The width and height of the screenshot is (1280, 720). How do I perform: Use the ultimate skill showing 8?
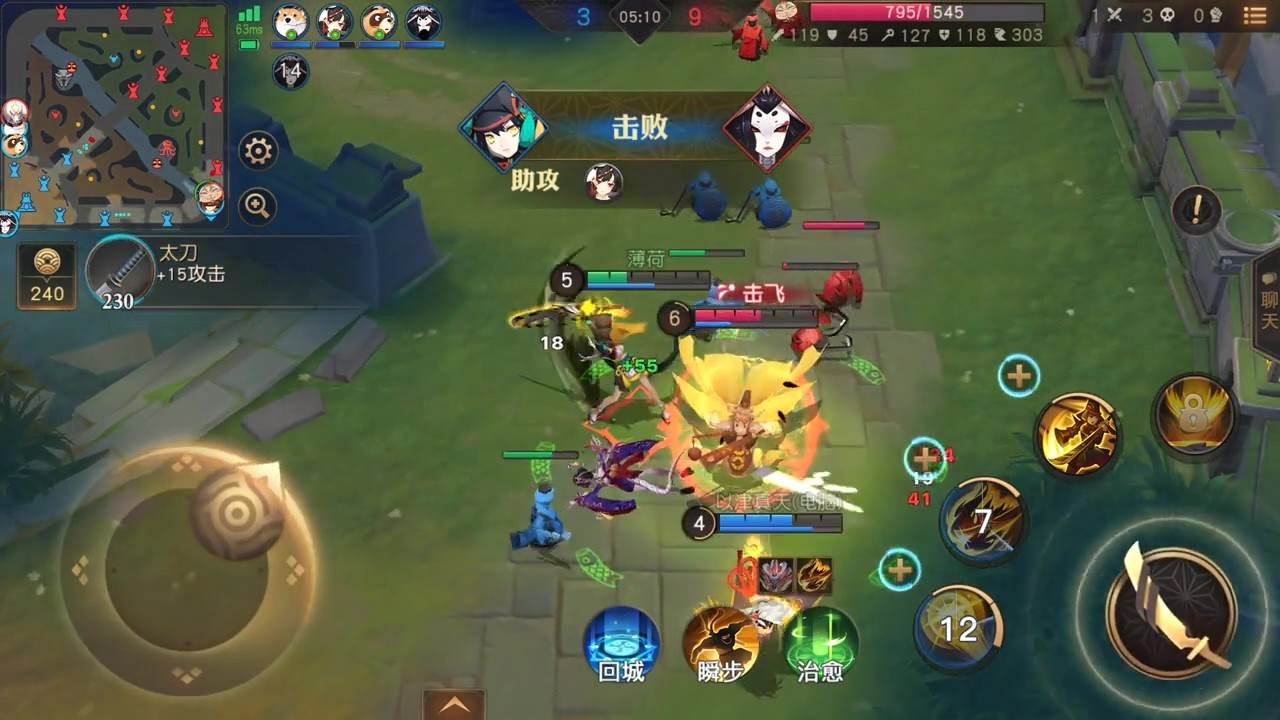(x=1192, y=416)
